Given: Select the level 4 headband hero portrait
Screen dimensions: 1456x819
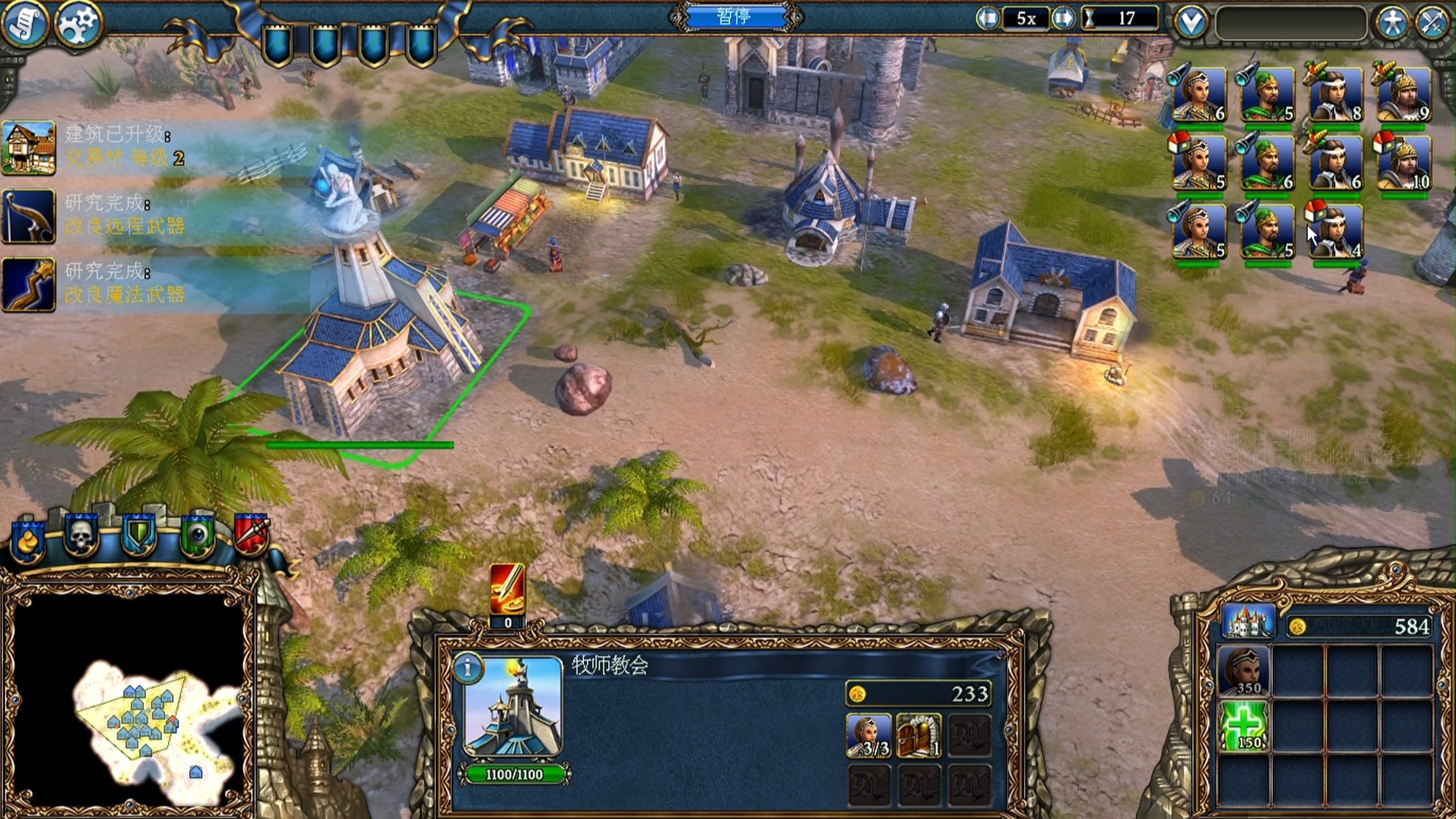Looking at the screenshot, I should pos(1335,231).
